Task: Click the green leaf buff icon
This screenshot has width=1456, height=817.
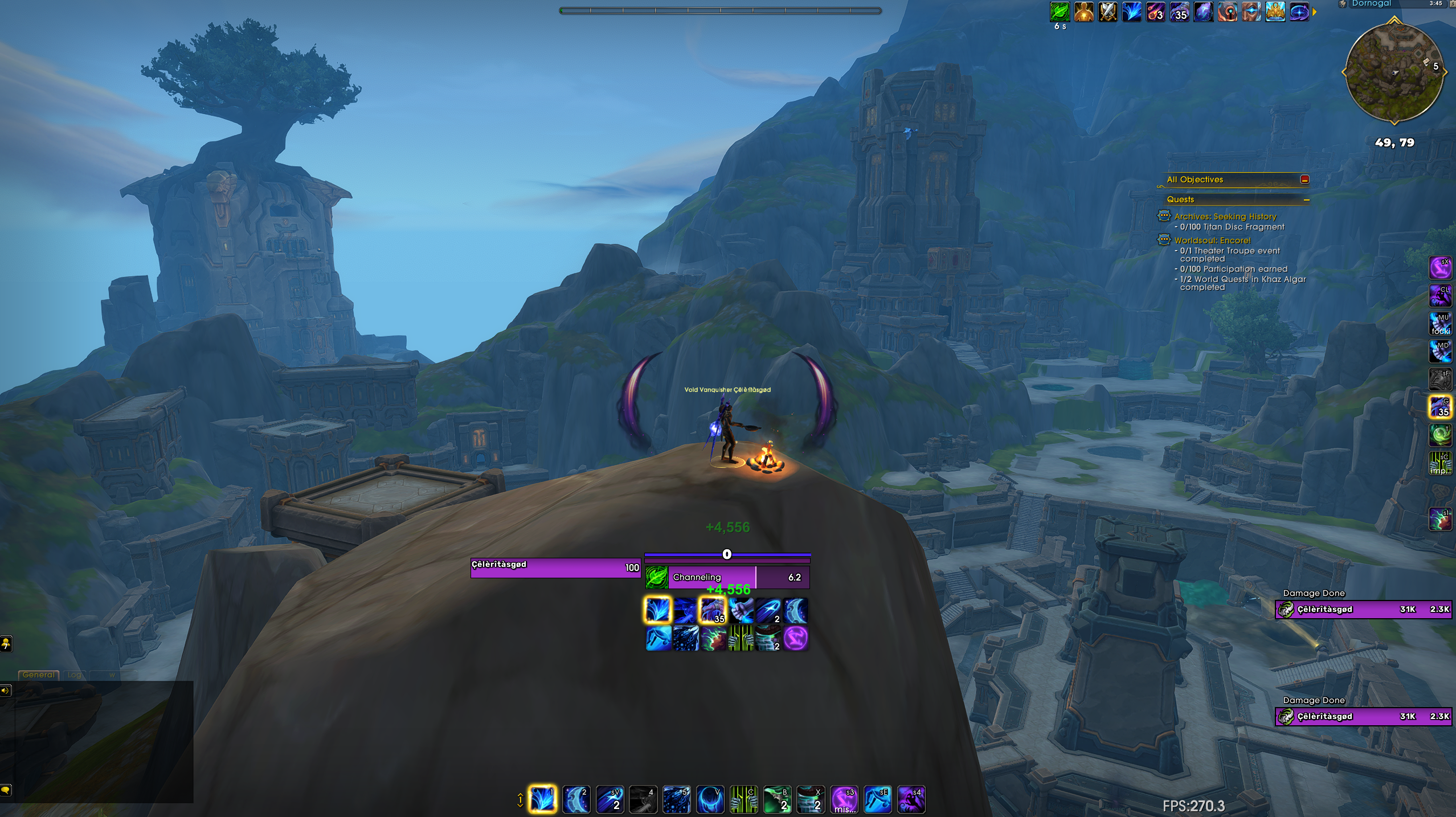Action: pos(1060,12)
